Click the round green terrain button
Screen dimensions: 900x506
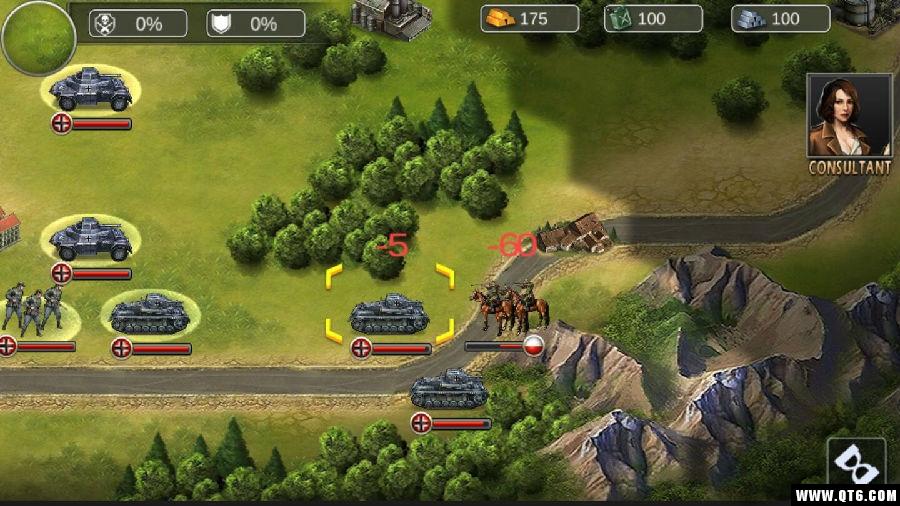(x=38, y=38)
